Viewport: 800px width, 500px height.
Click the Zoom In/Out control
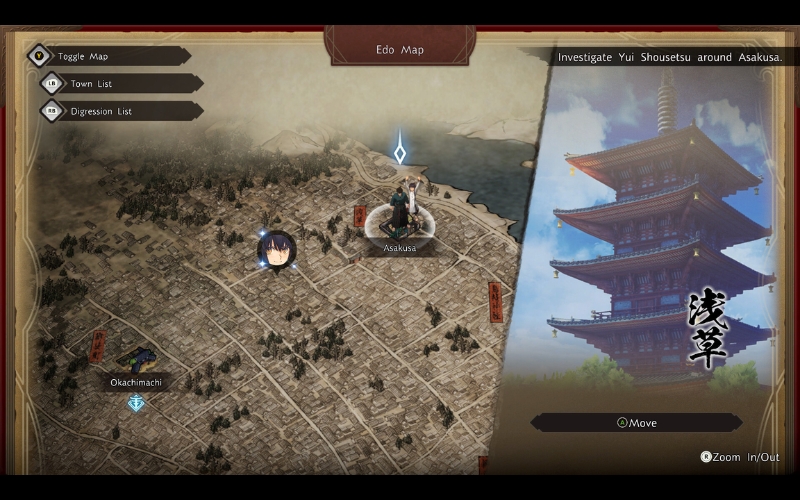[740, 457]
